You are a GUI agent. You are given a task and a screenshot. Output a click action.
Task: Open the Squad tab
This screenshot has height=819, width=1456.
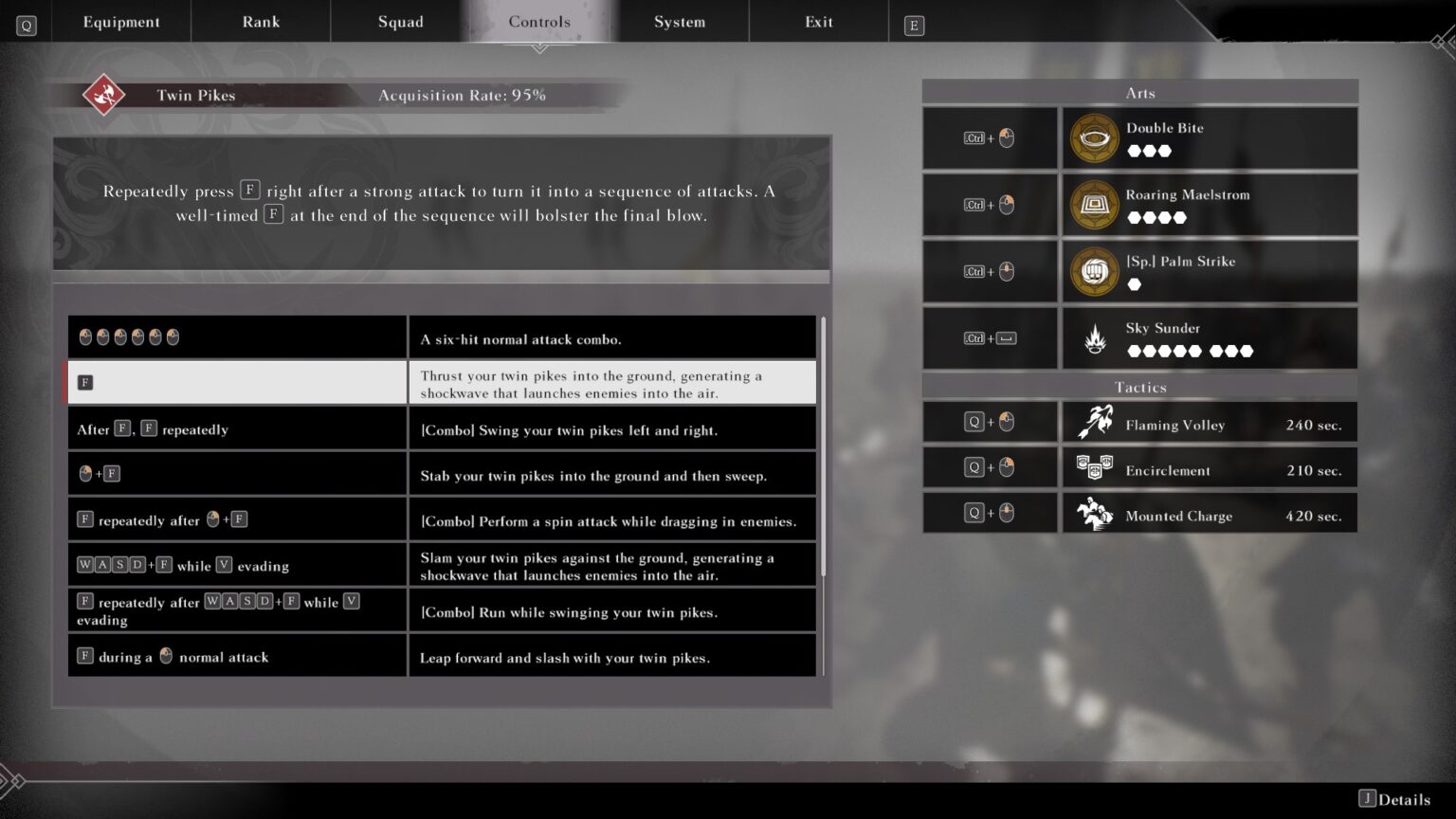pos(400,21)
